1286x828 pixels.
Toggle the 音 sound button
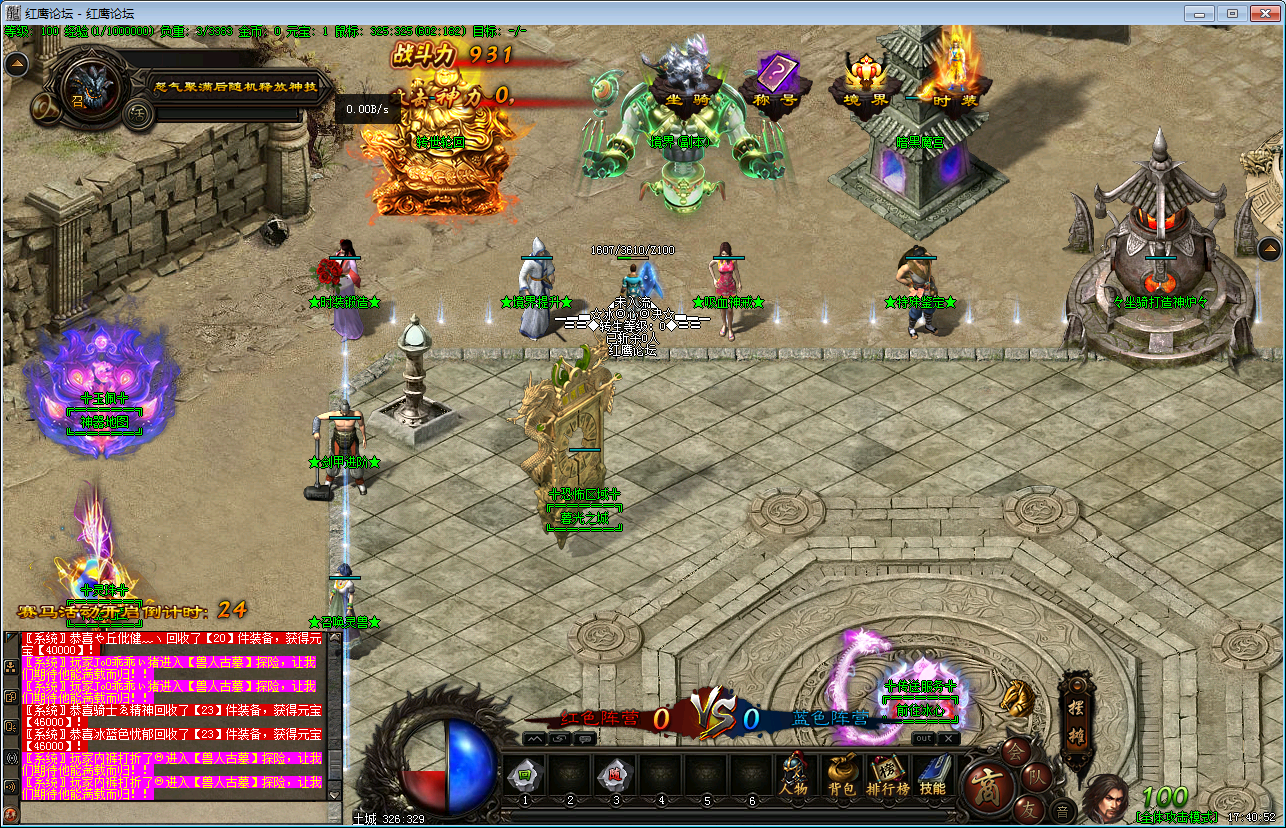[1062, 809]
